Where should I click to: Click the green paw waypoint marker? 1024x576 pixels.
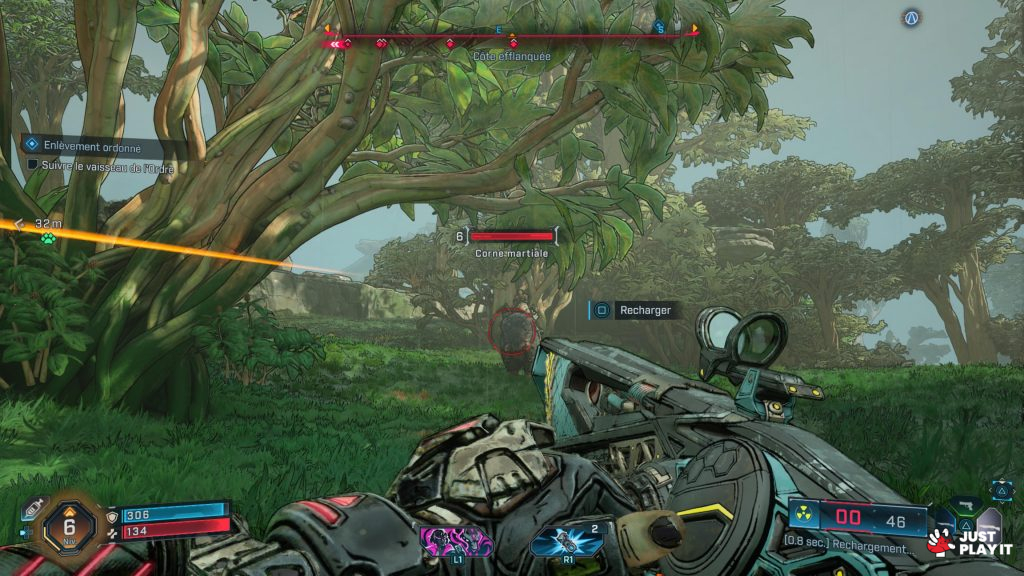[46, 238]
